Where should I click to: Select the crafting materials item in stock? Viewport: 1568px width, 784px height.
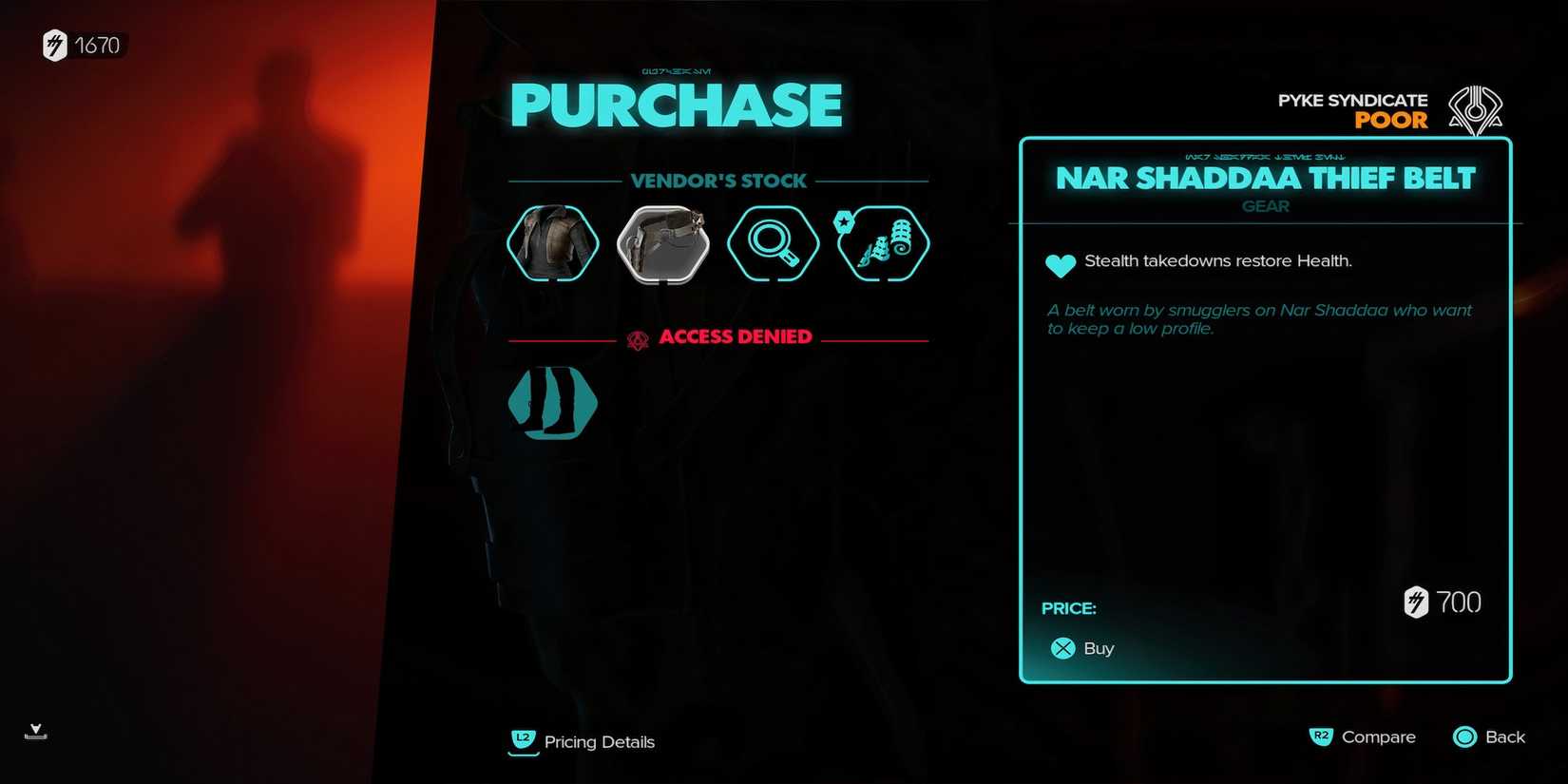882,244
